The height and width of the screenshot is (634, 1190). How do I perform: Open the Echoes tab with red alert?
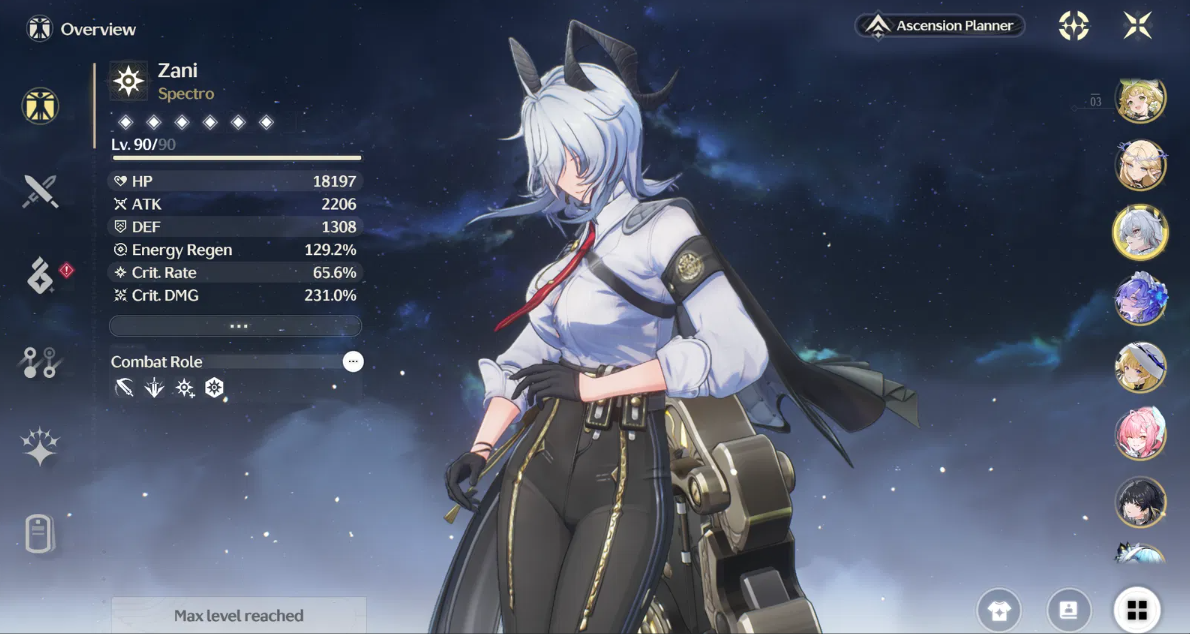[41, 276]
